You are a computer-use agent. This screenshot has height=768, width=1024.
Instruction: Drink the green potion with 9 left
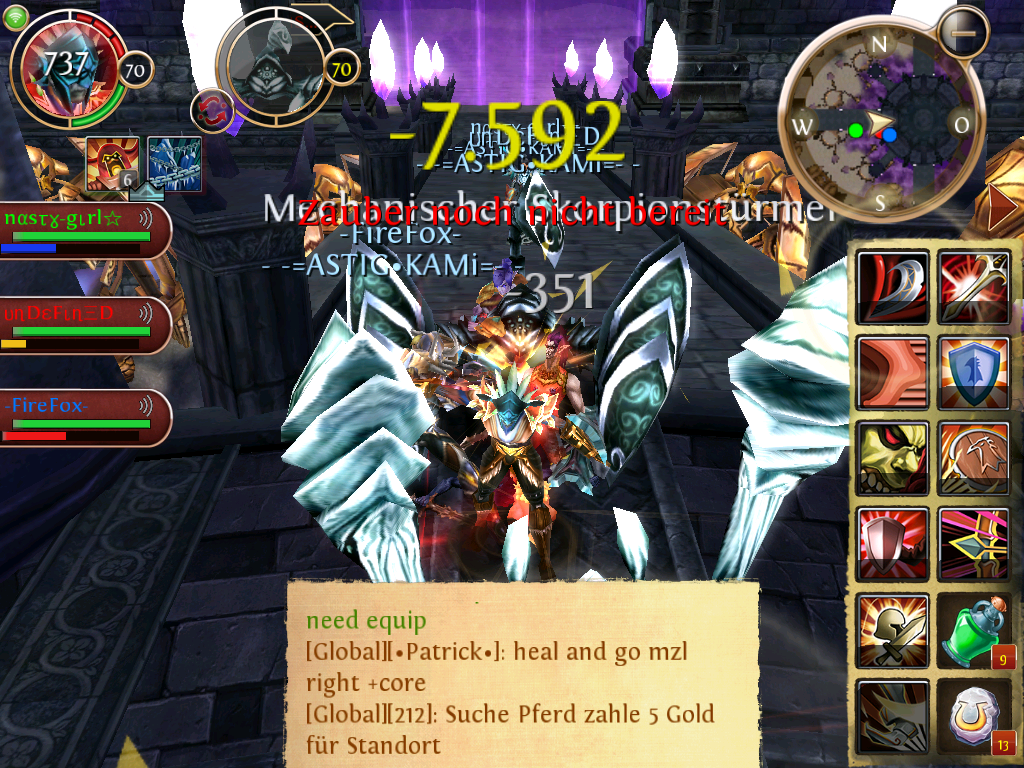973,630
